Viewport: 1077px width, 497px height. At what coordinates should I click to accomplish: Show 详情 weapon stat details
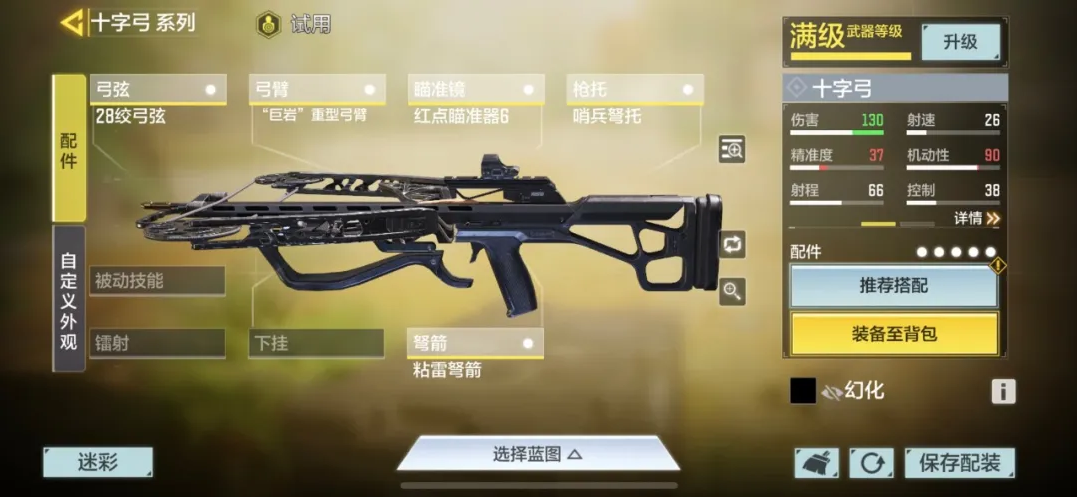(976, 218)
